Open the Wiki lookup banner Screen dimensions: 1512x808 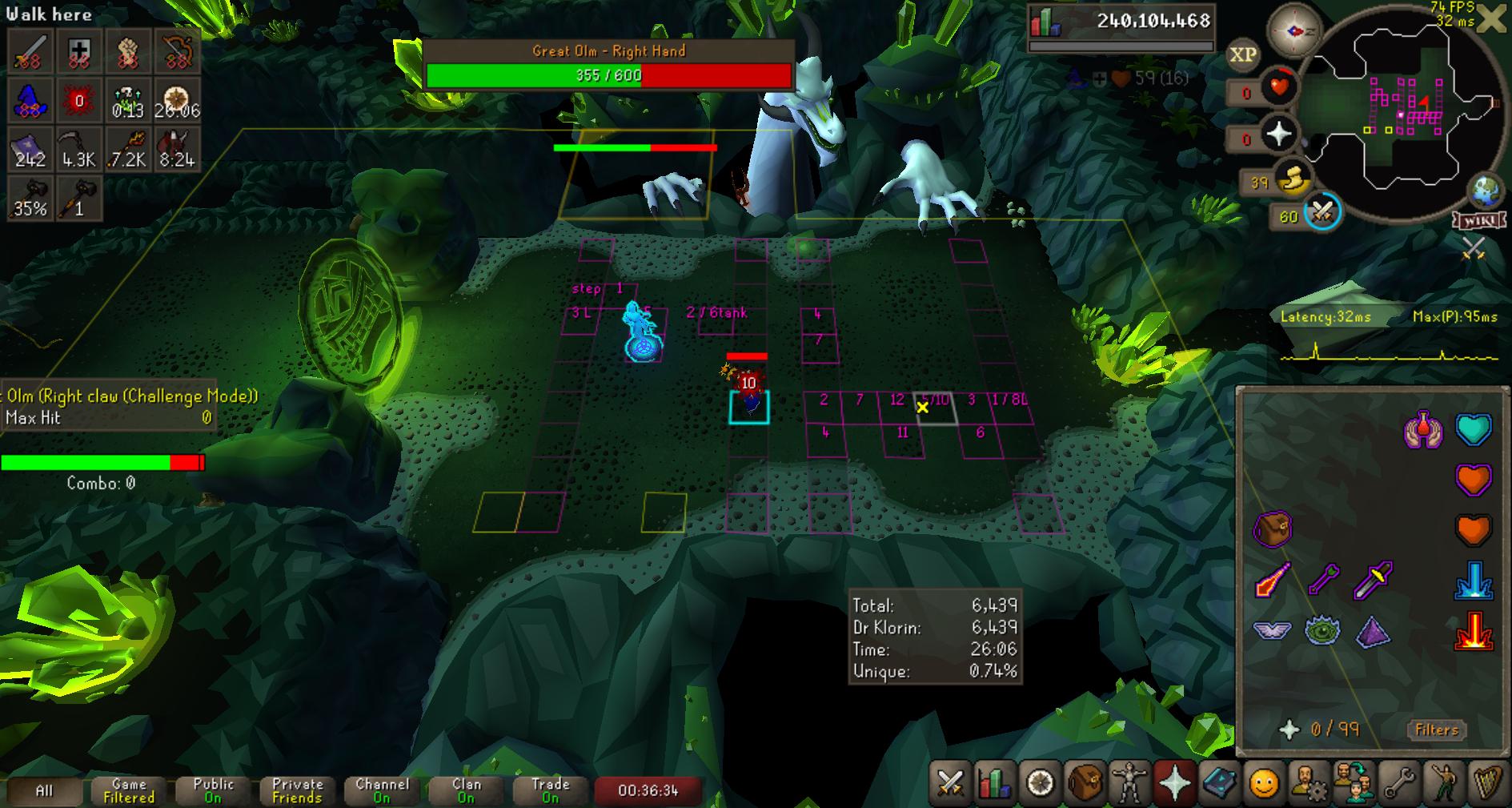point(1479,220)
